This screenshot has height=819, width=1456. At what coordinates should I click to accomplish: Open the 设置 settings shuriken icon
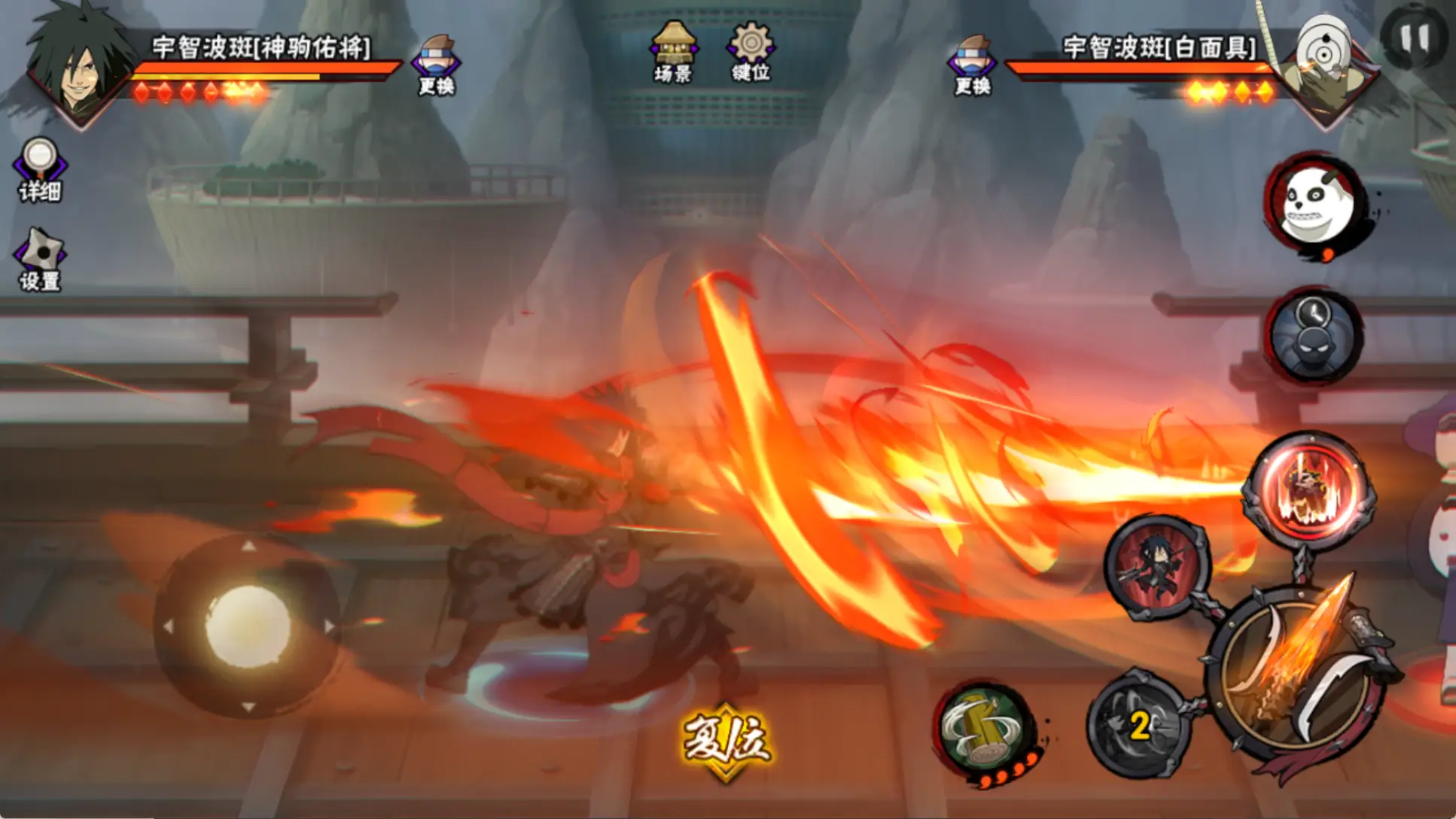tap(40, 260)
